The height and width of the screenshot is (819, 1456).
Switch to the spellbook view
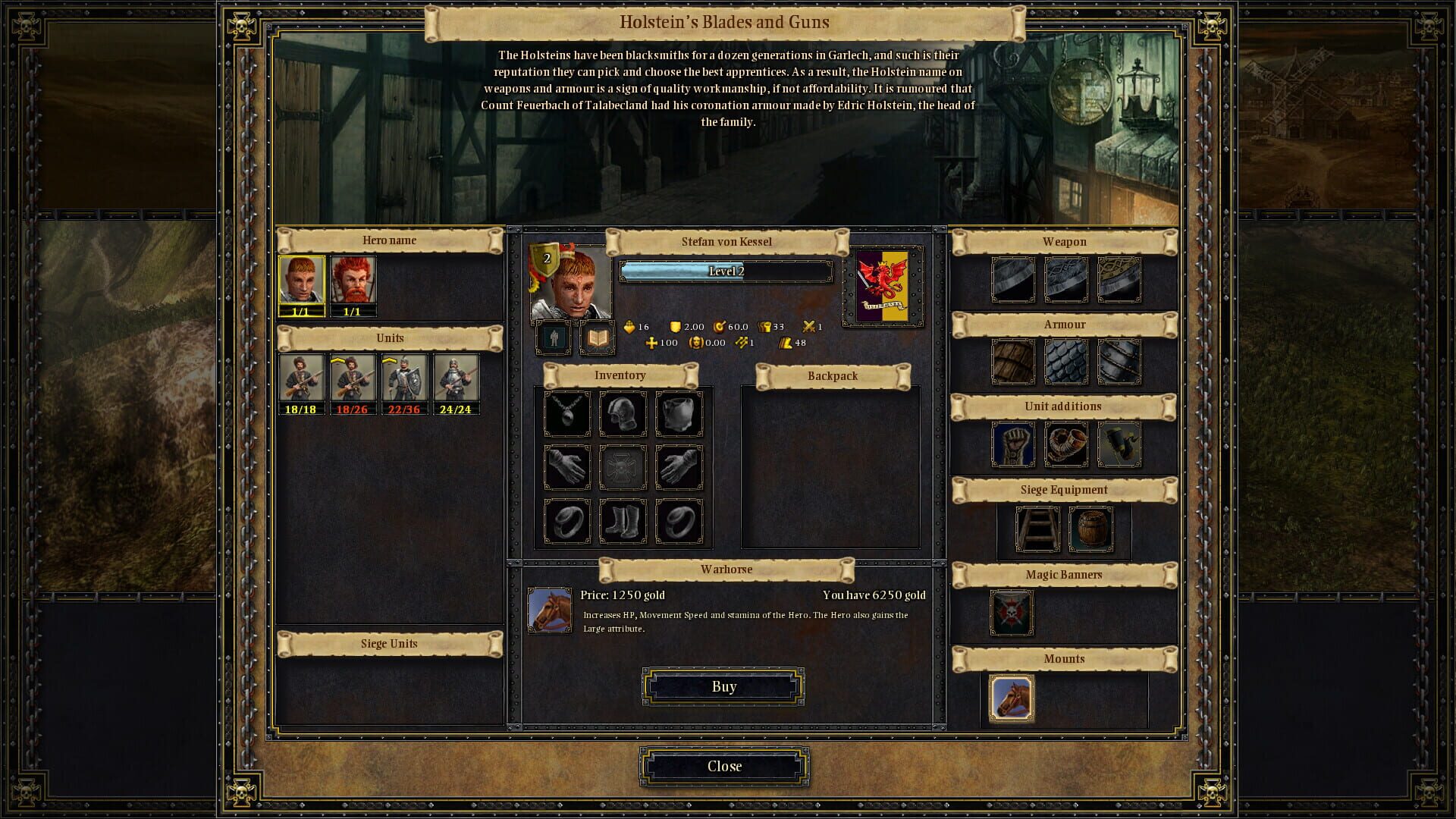point(597,337)
